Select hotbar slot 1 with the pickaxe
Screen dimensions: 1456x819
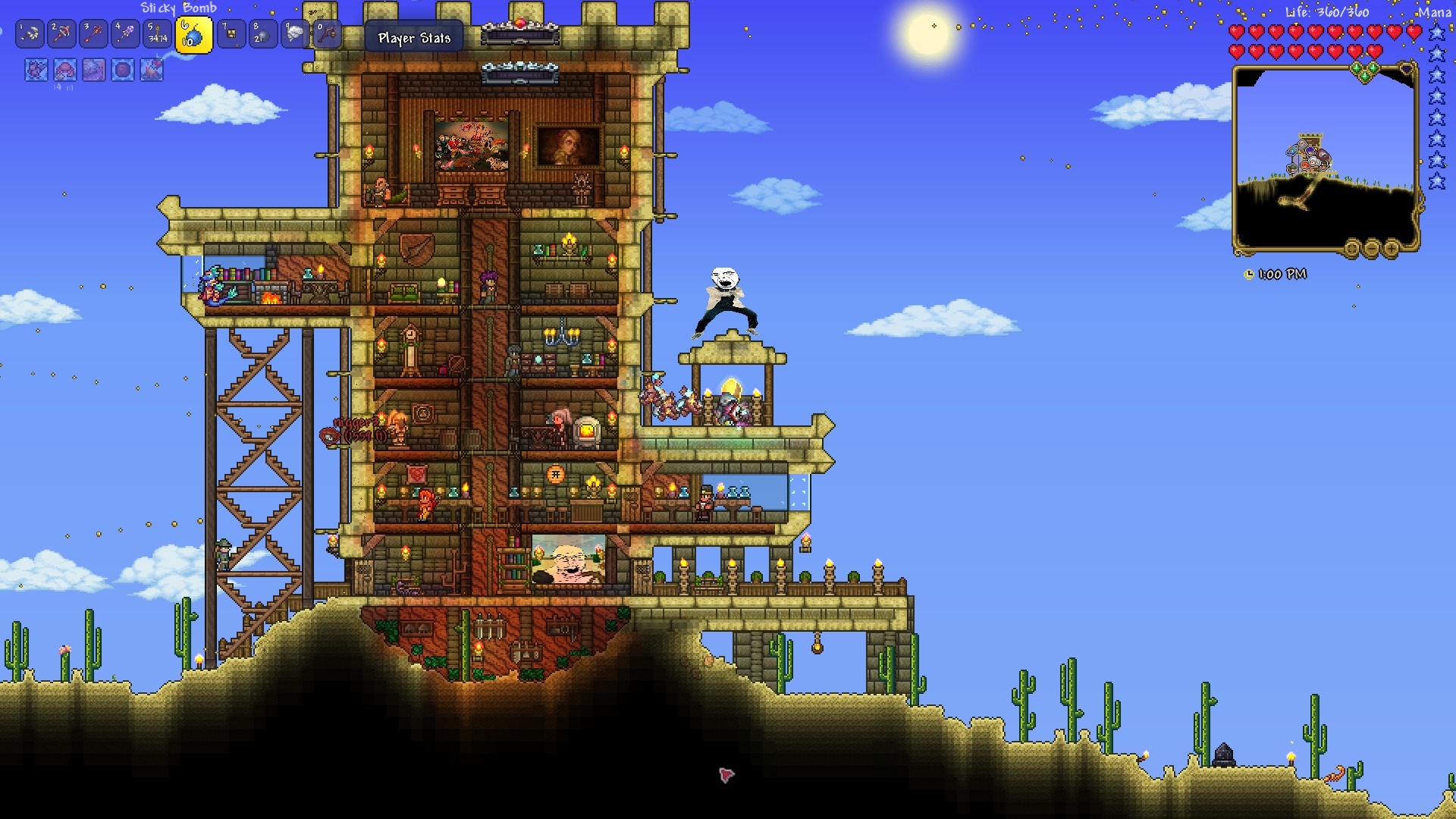pos(30,34)
